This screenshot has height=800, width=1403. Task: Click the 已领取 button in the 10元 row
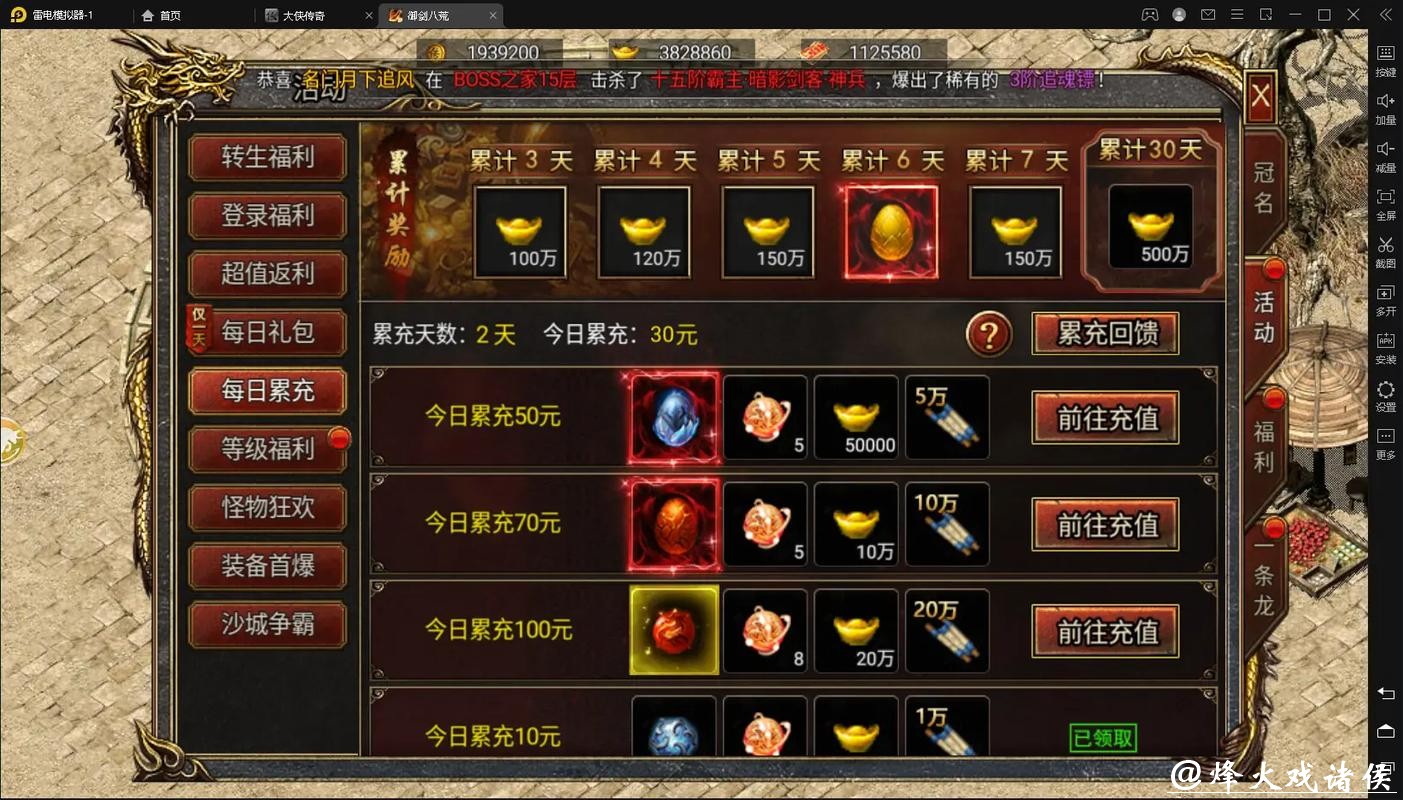pyautogui.click(x=1104, y=737)
